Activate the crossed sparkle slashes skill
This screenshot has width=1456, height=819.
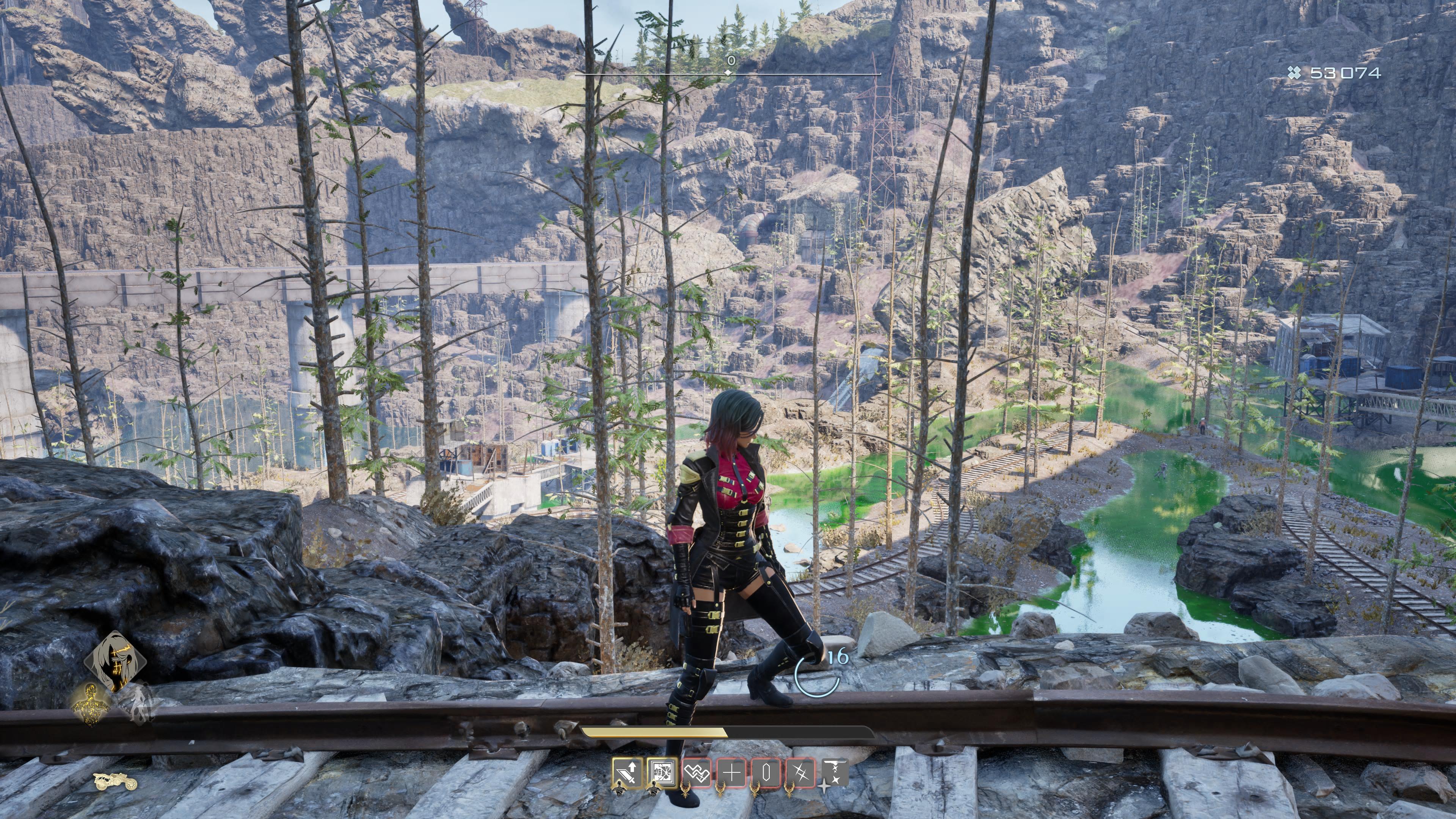click(x=800, y=771)
